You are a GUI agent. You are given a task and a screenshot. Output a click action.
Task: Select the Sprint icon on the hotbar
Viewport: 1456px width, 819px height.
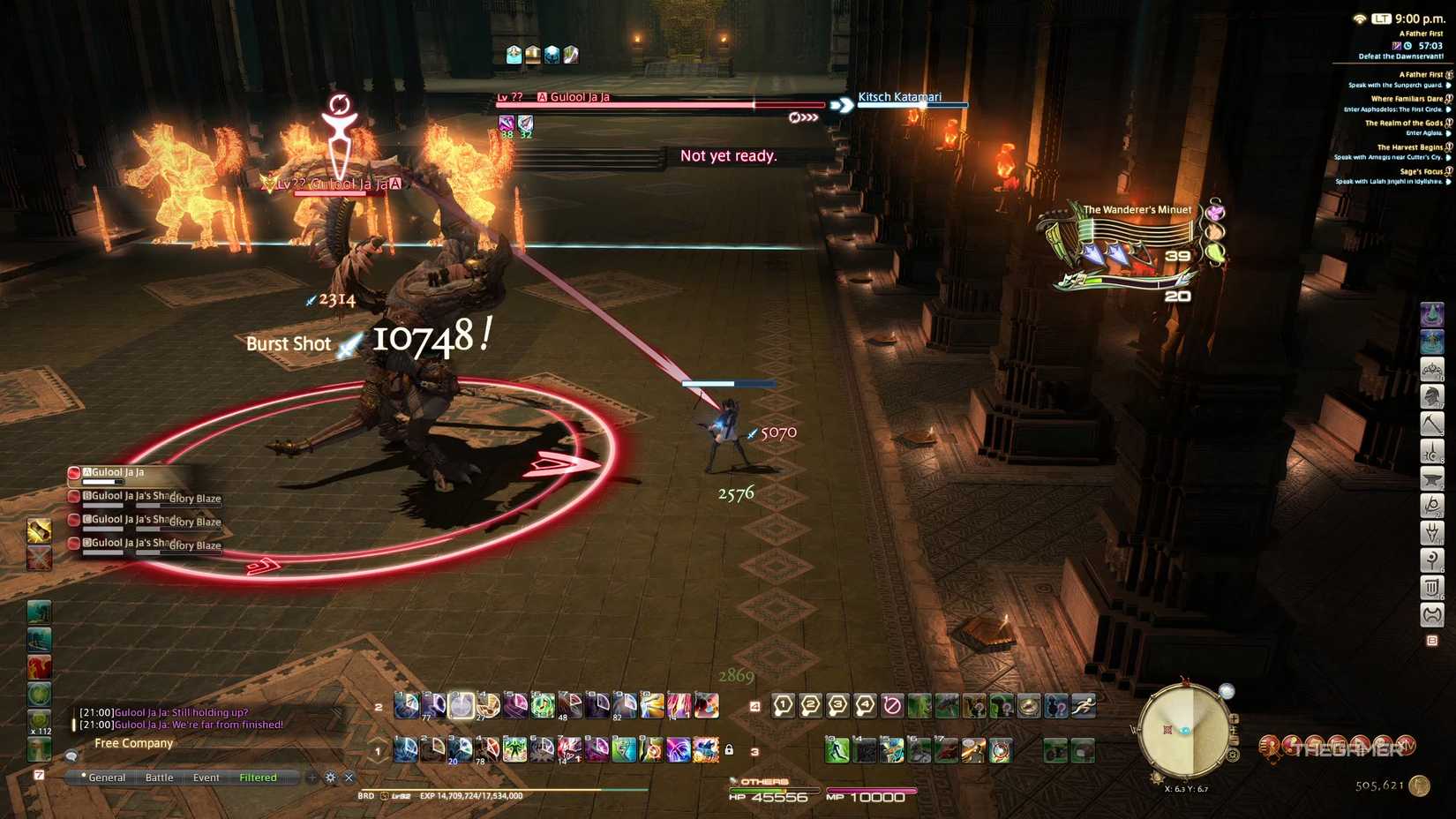[1084, 706]
